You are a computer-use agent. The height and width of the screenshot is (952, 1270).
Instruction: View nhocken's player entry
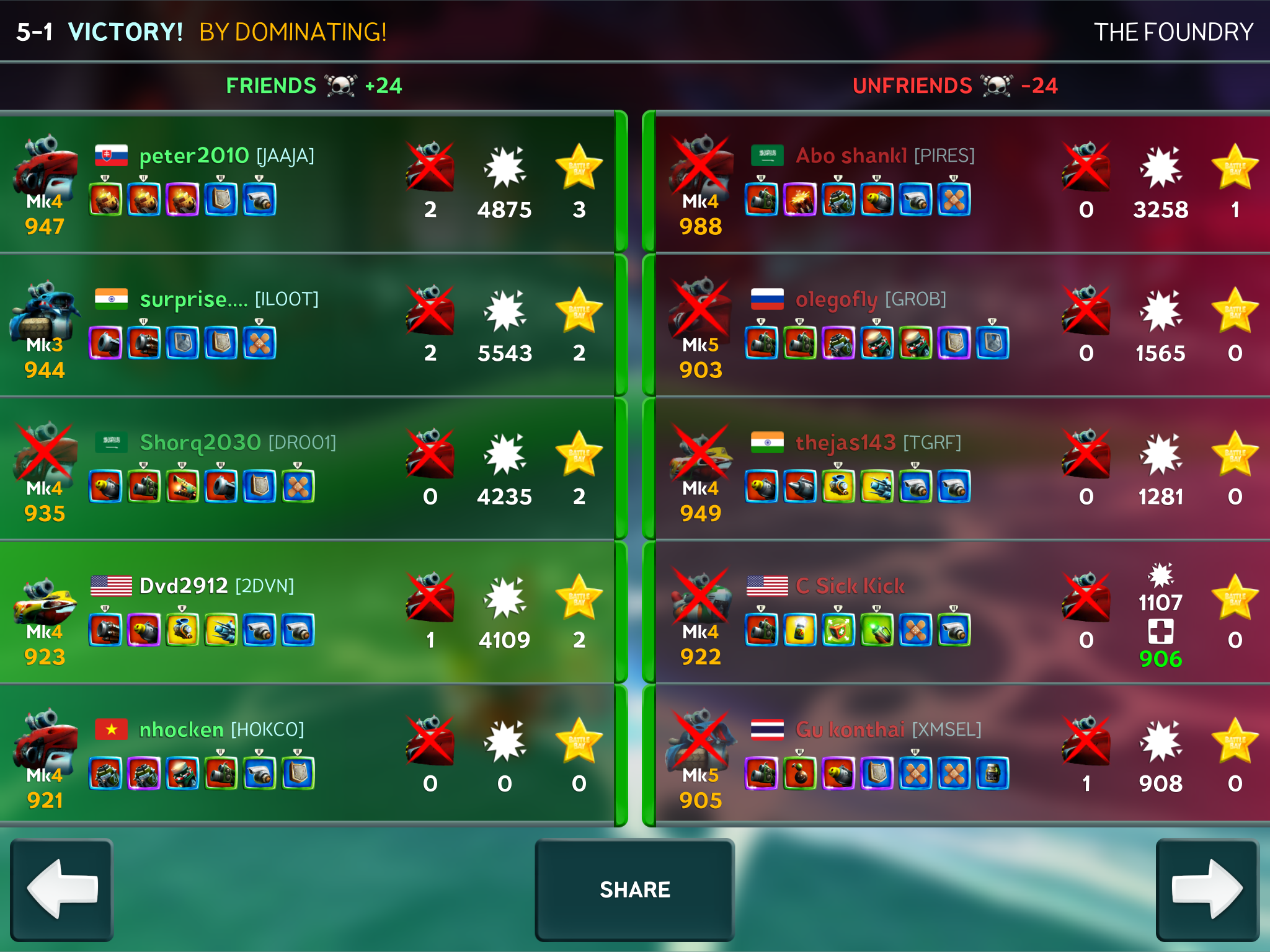[x=307, y=756]
